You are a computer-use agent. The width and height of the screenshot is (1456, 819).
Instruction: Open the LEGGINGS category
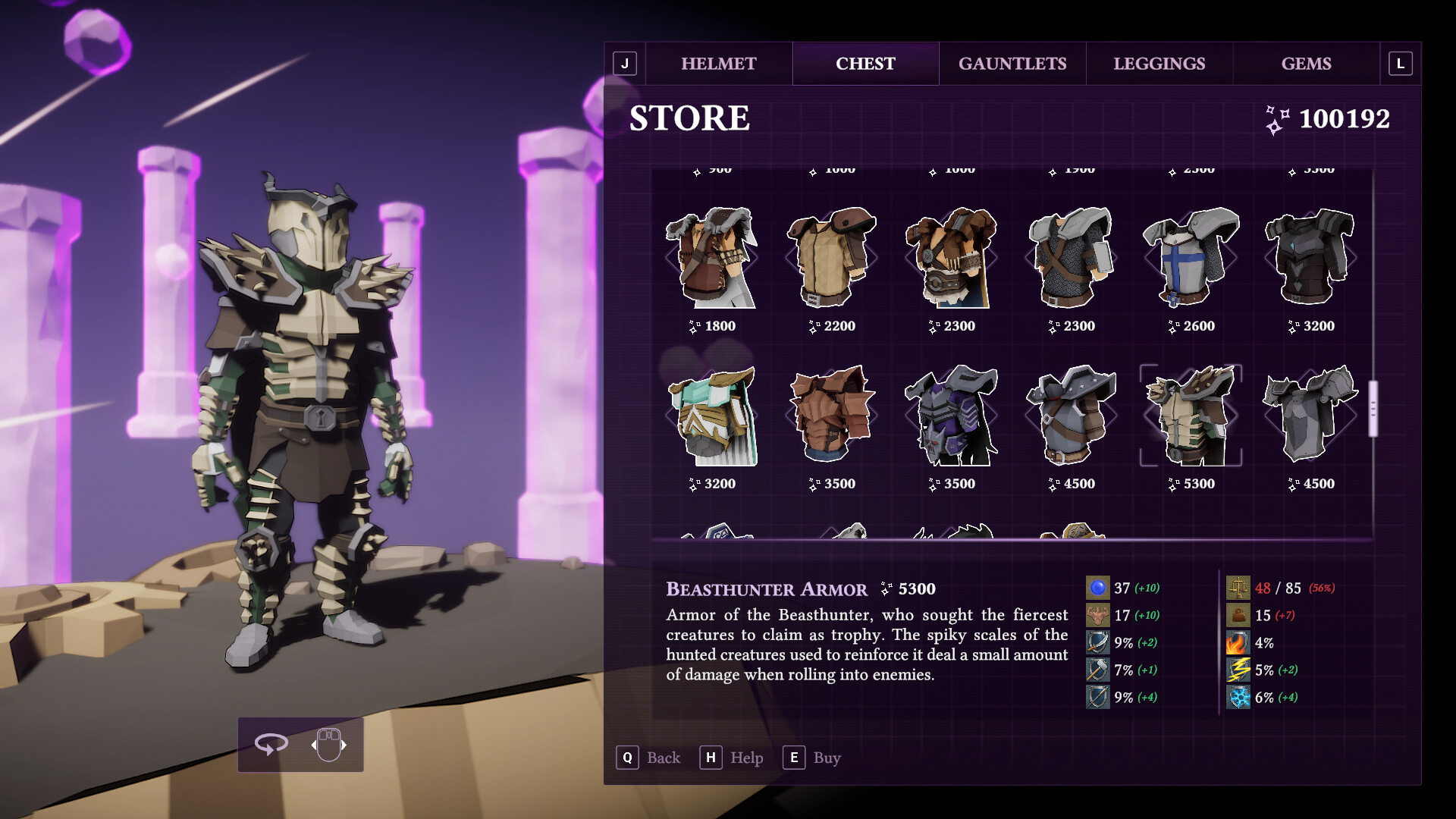click(x=1160, y=64)
